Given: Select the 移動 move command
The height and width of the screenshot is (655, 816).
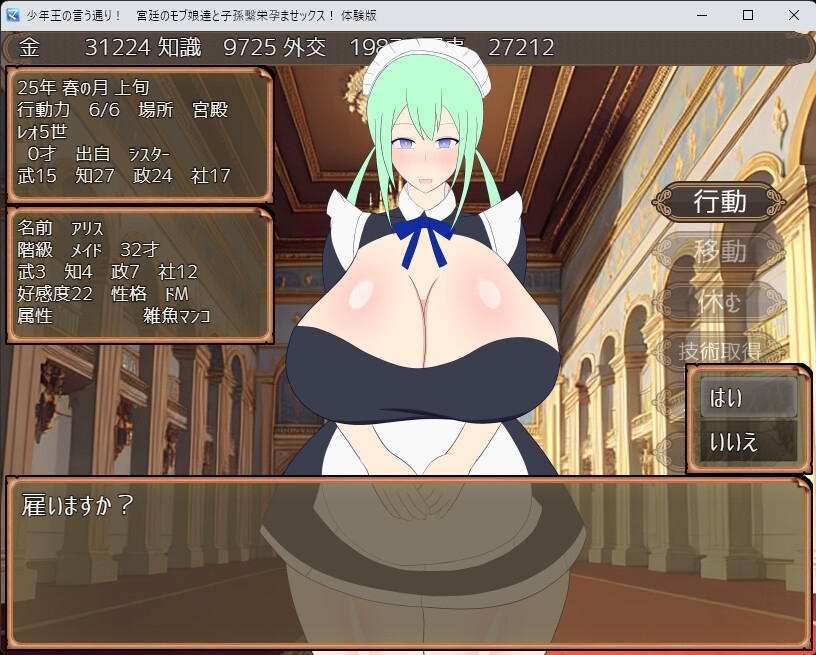Looking at the screenshot, I should click(x=719, y=250).
